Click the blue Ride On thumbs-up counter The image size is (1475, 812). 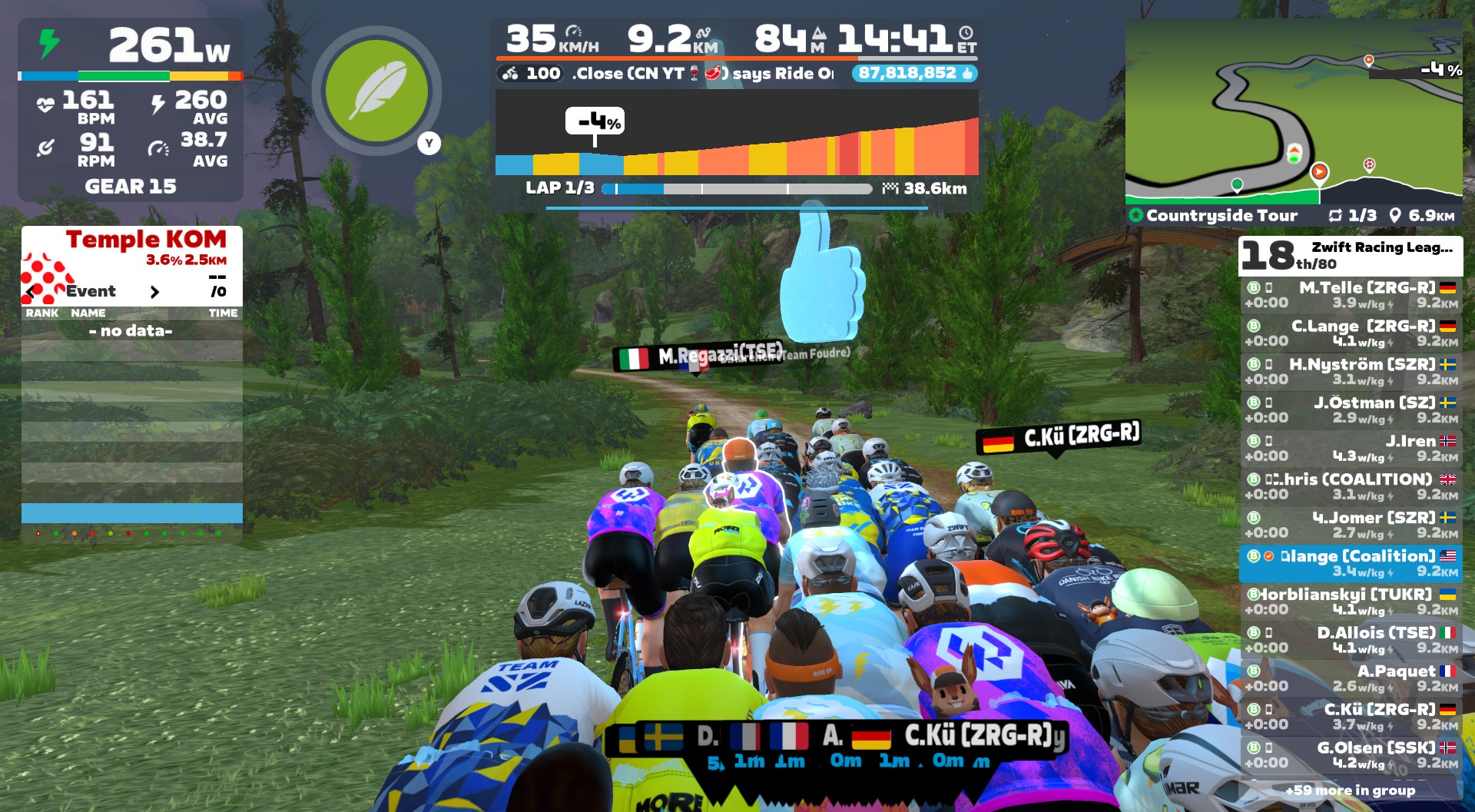(914, 74)
